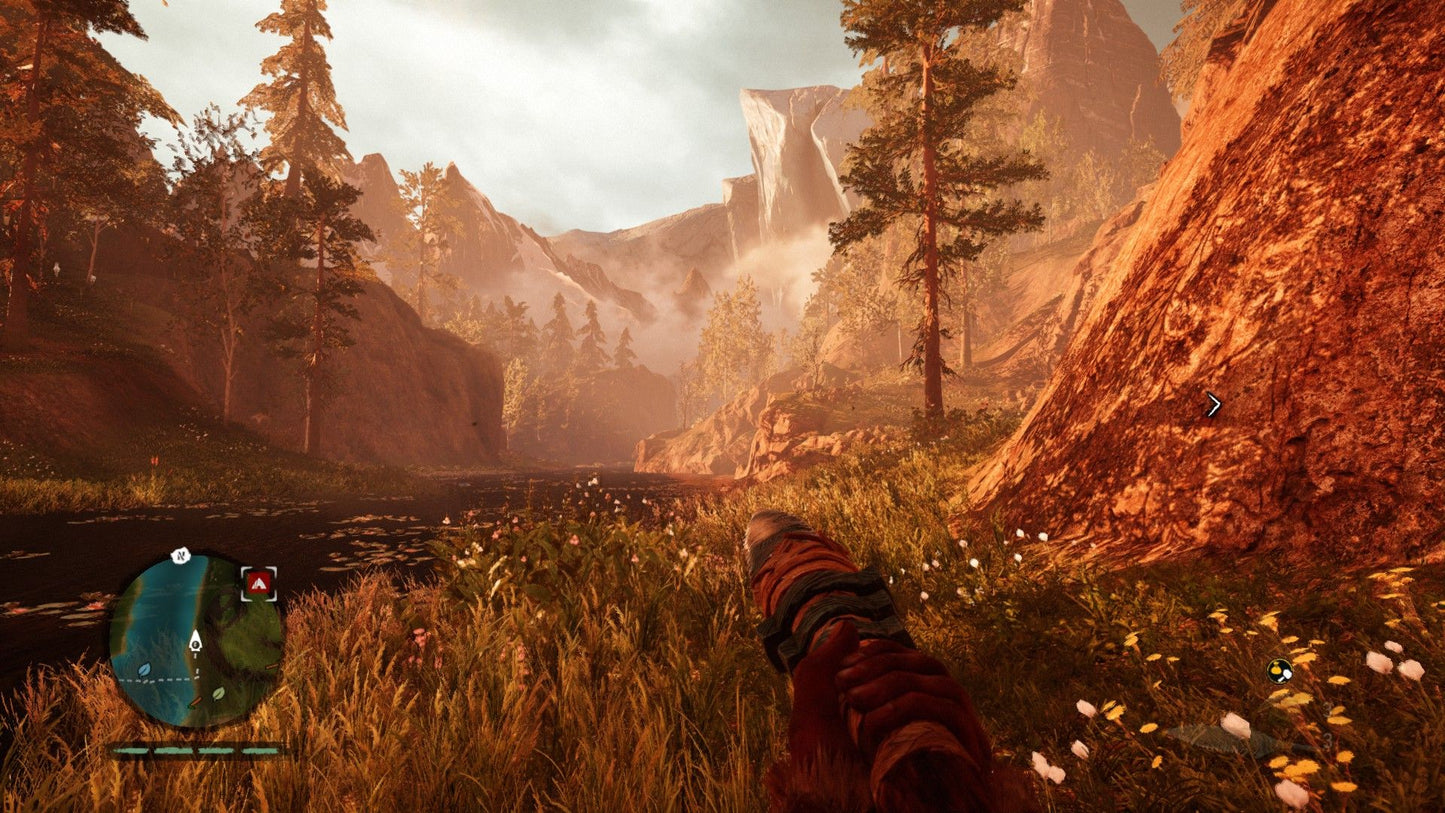This screenshot has height=813, width=1445.
Task: Click the white chevron waypoint marker on the cliff
Action: tap(1215, 403)
